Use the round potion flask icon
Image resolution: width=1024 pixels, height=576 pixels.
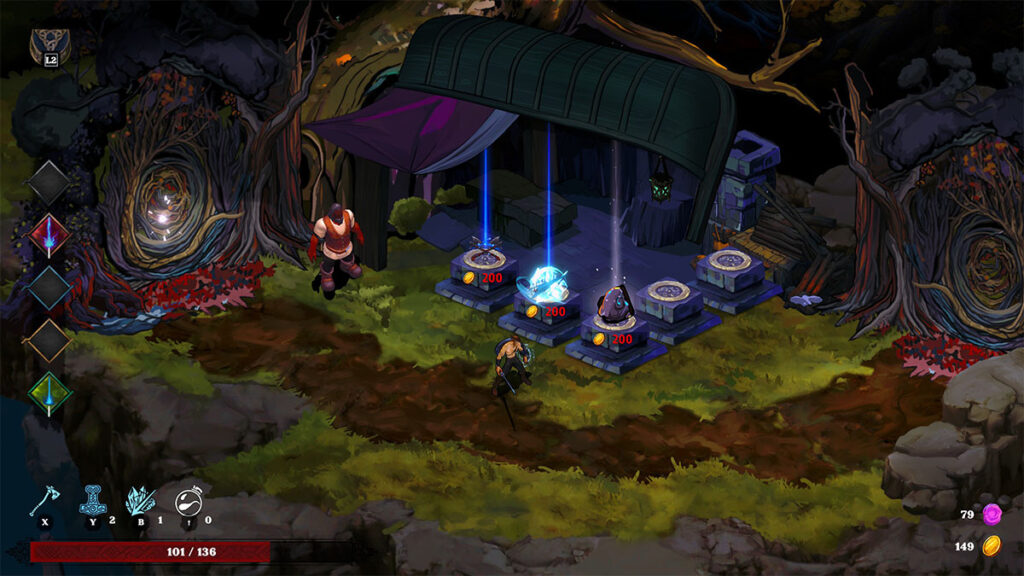point(189,501)
